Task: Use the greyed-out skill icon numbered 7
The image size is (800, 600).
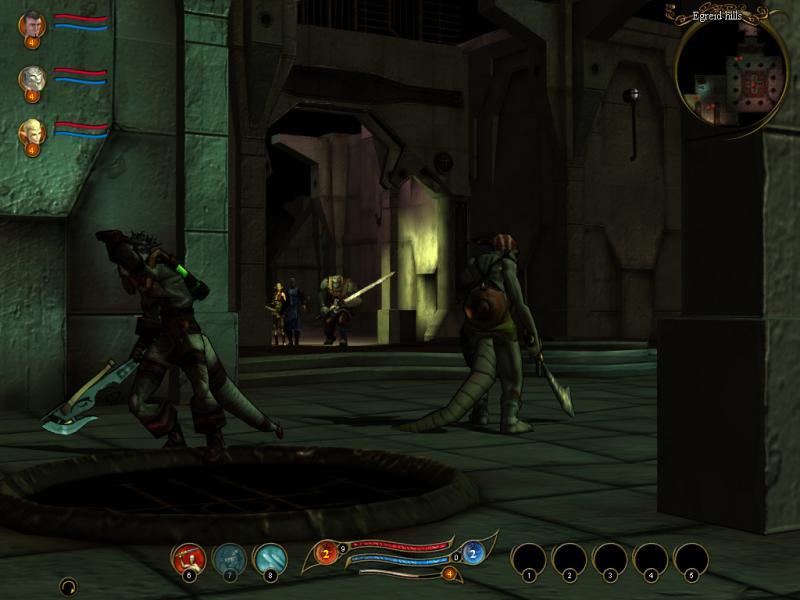Action: coord(230,558)
